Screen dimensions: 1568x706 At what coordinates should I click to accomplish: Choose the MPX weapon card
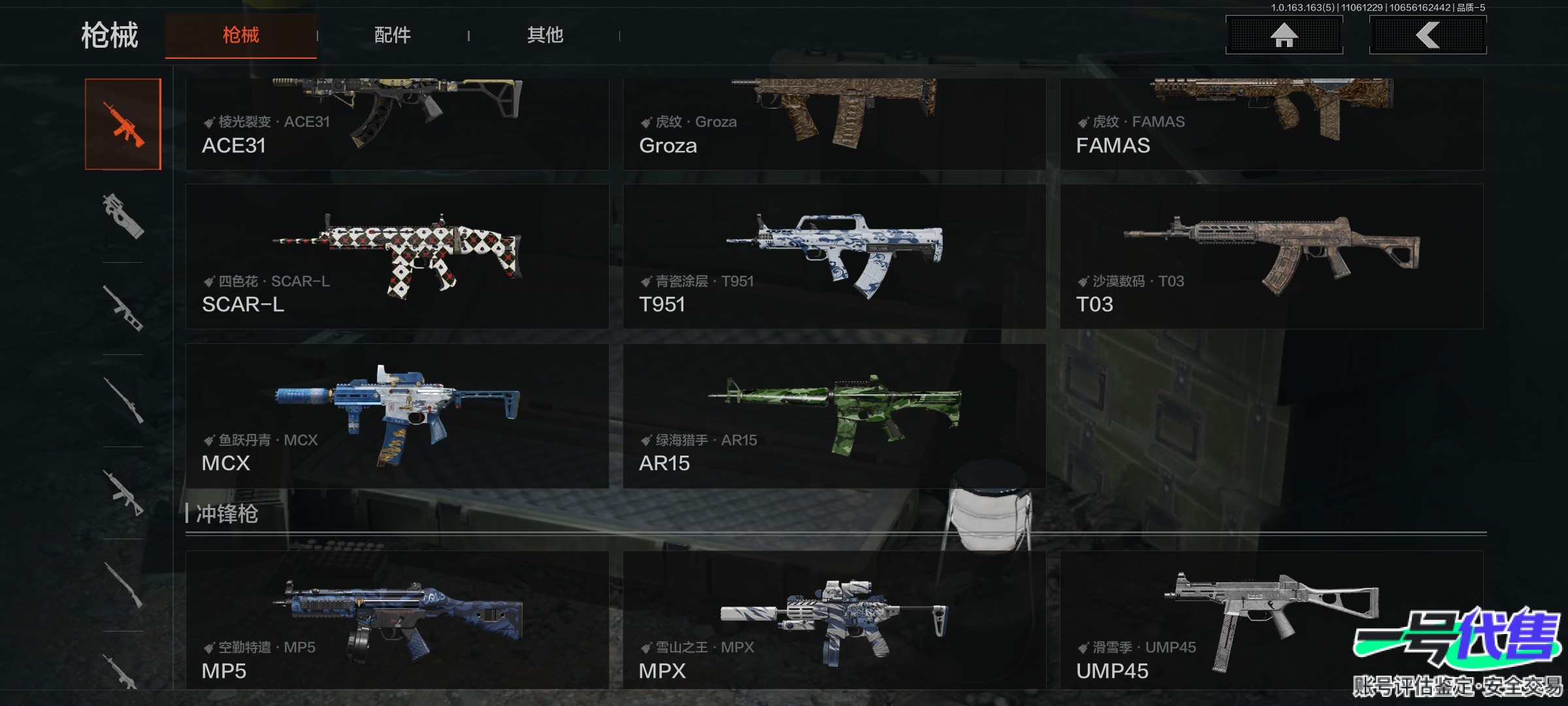(x=834, y=620)
